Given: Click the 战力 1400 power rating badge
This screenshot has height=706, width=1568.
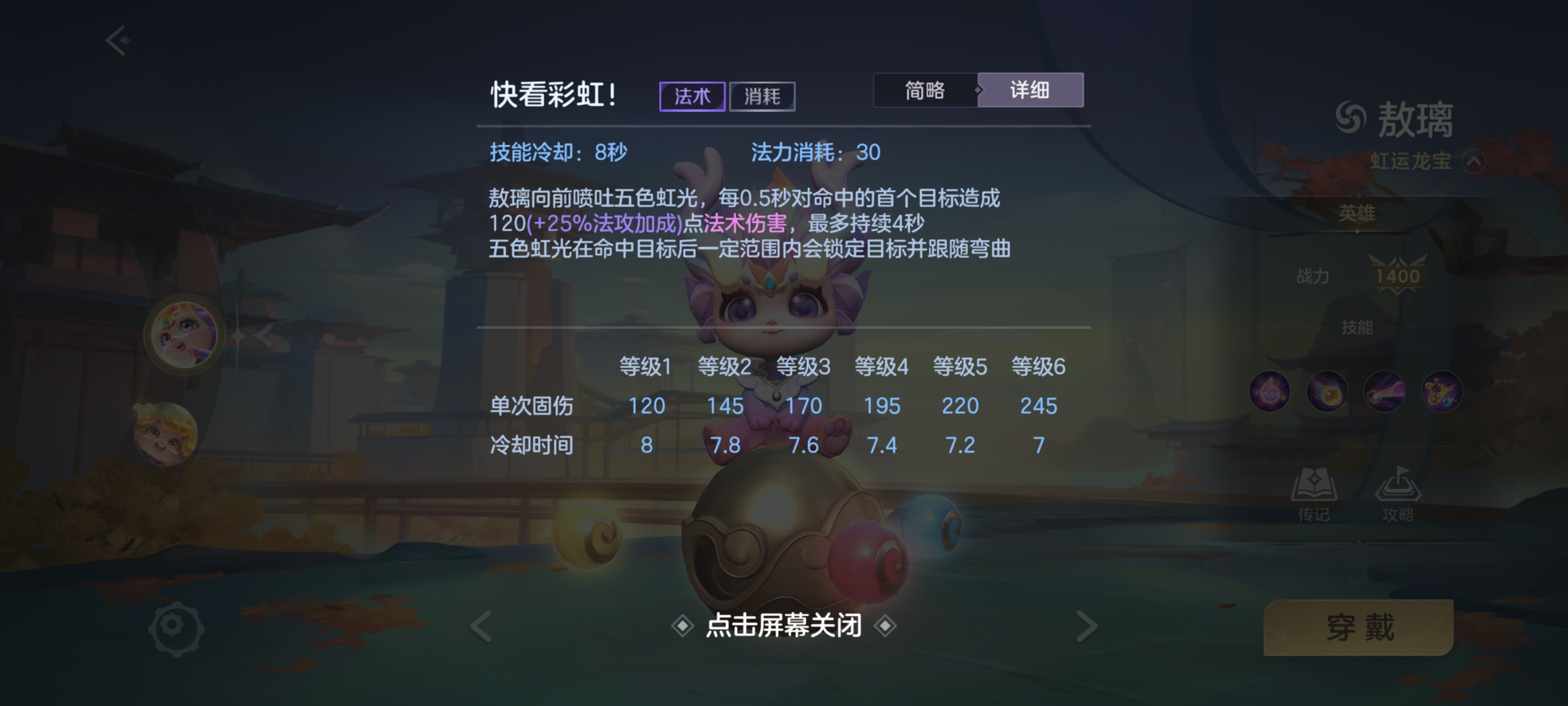Looking at the screenshot, I should pos(1398,274).
